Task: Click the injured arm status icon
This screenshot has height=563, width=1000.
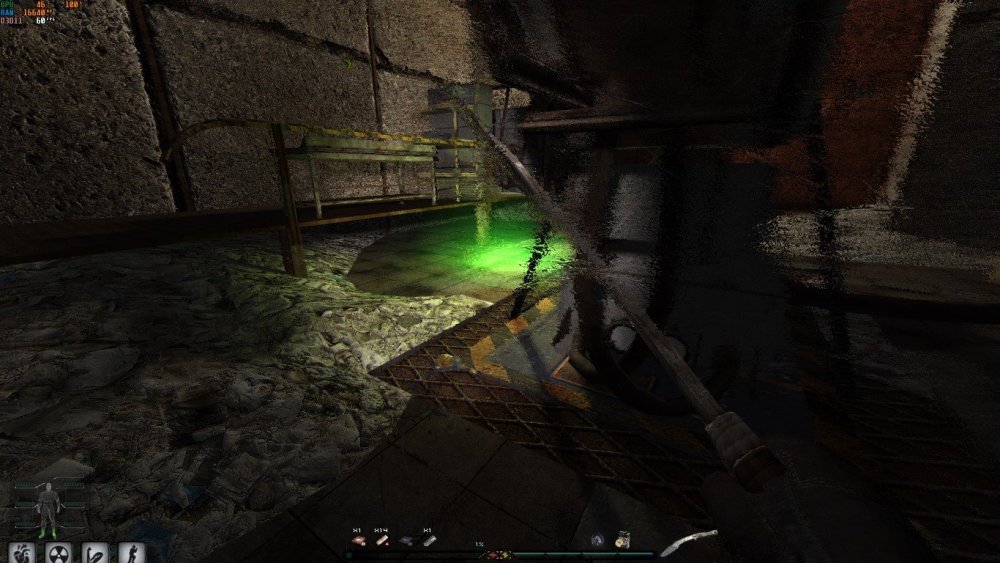Action: 96,552
